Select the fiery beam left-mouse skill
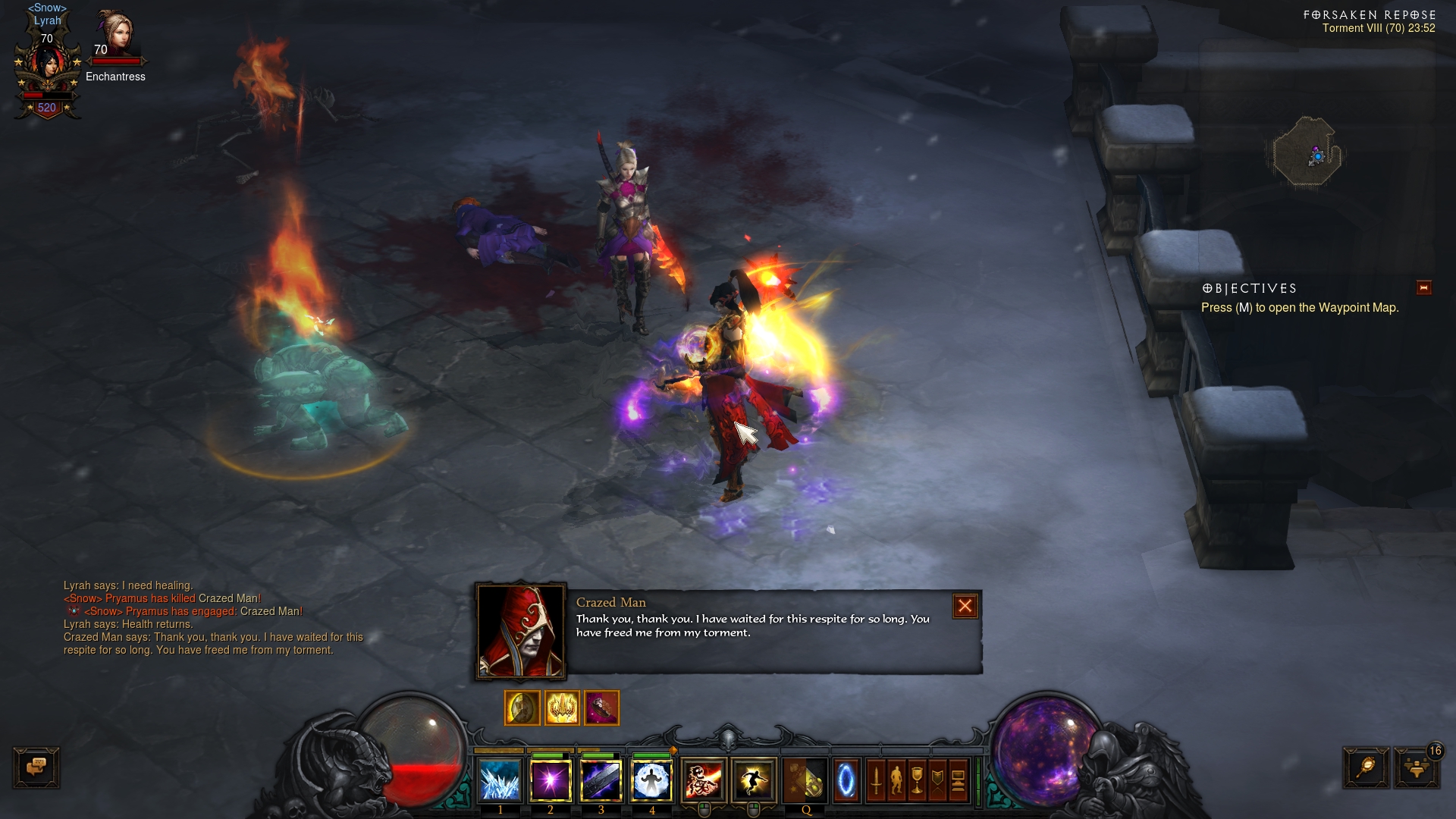Viewport: 1456px width, 819px height. click(704, 780)
